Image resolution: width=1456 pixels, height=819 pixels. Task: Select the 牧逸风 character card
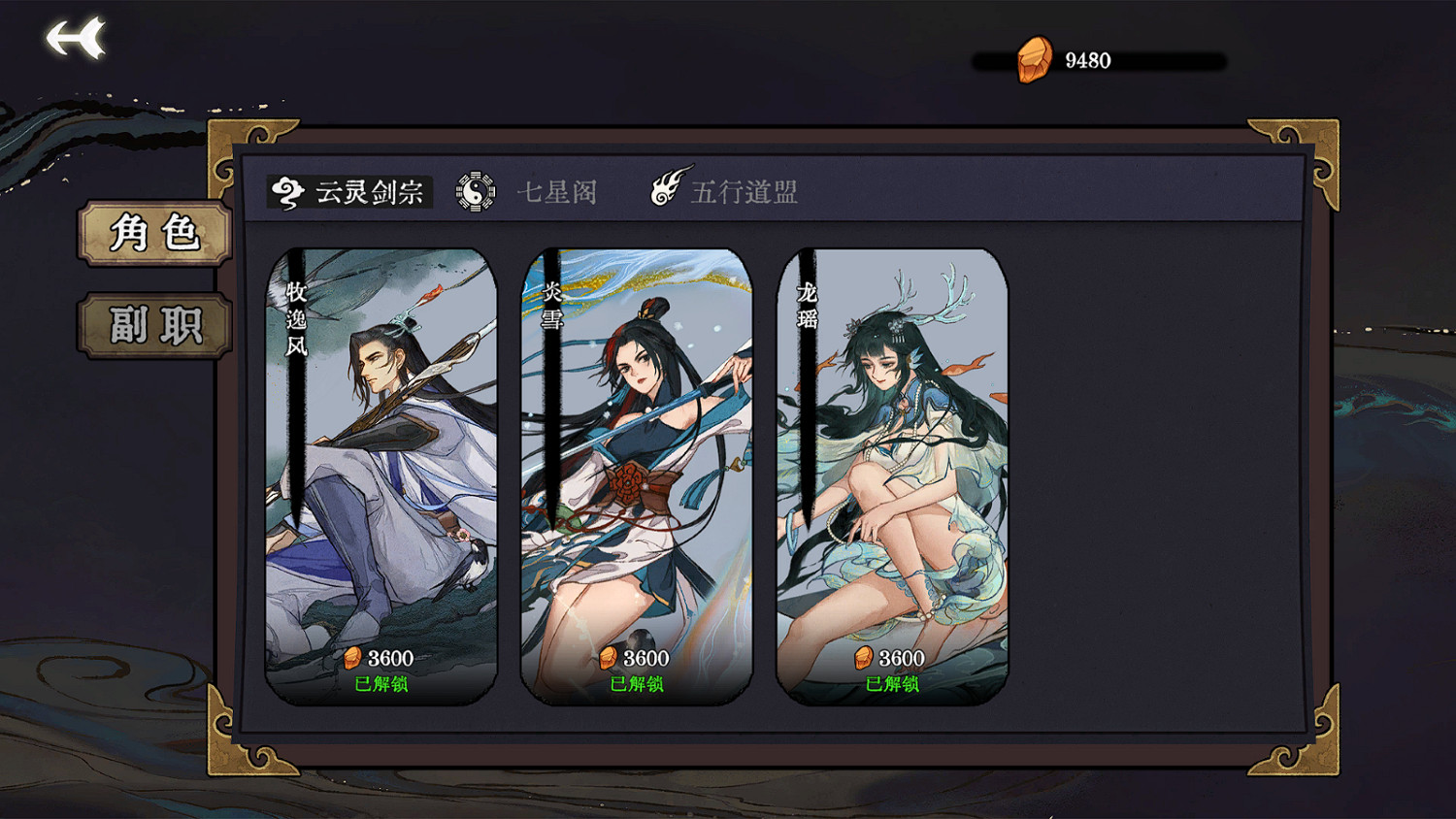381,456
